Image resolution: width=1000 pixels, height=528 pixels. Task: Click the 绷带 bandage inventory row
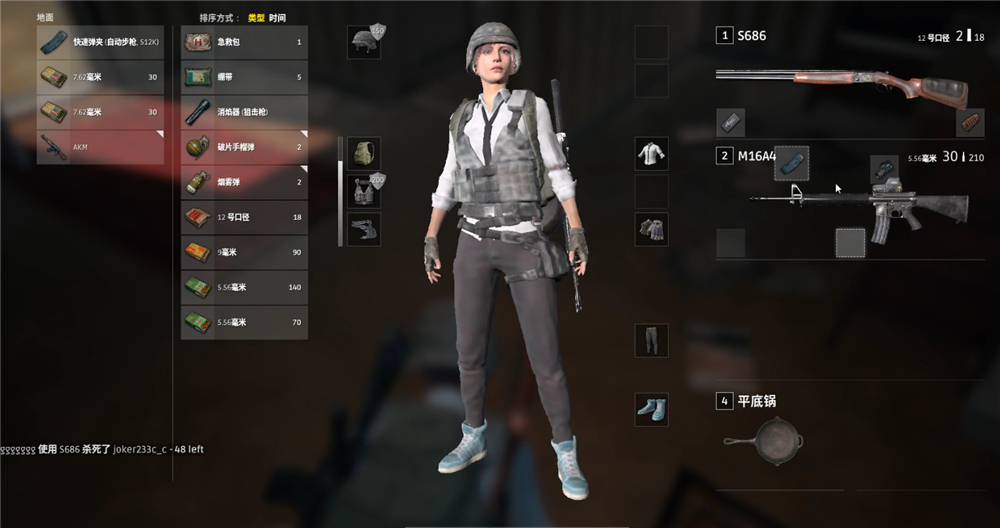point(244,76)
